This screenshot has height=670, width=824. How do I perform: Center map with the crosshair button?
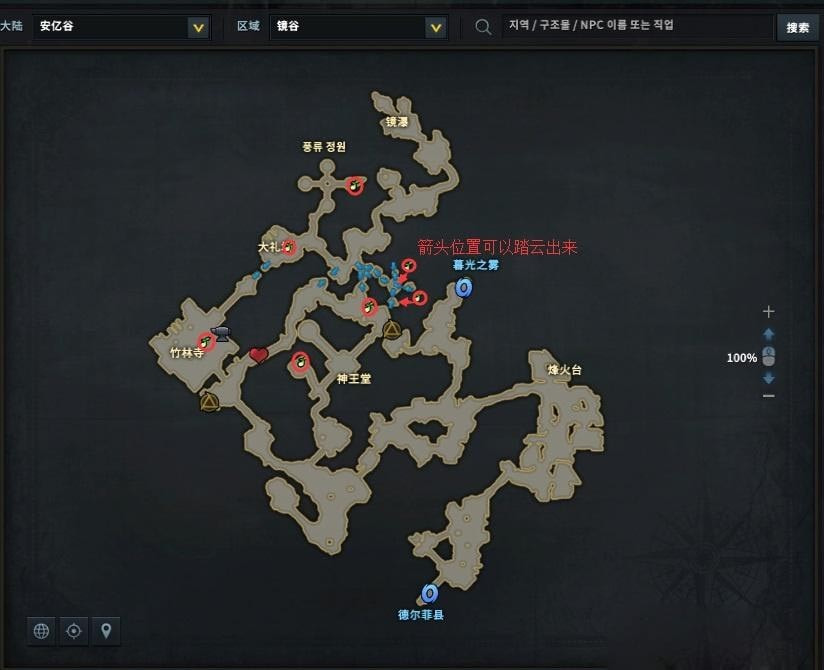click(x=73, y=631)
